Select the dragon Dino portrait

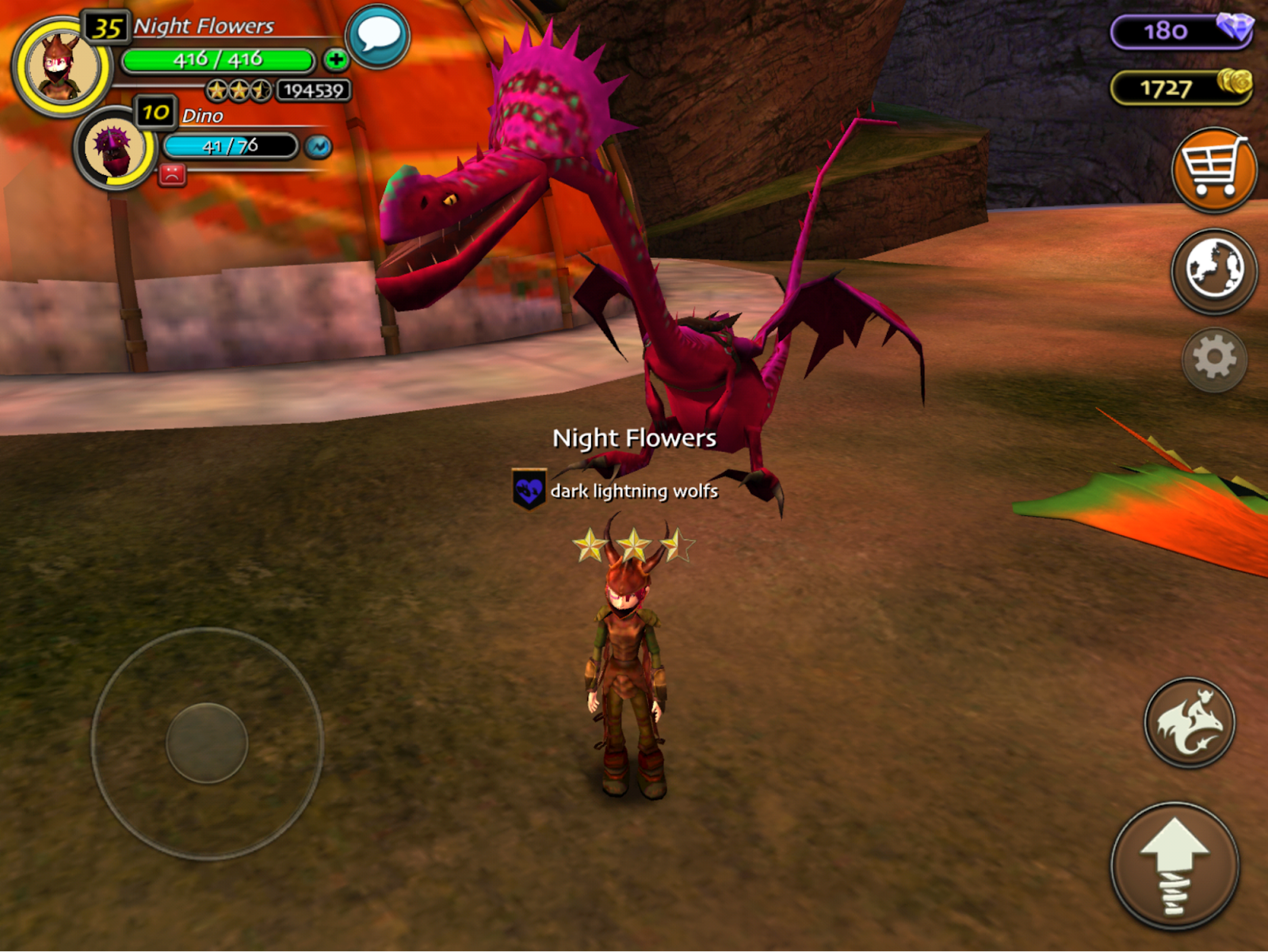(115, 149)
